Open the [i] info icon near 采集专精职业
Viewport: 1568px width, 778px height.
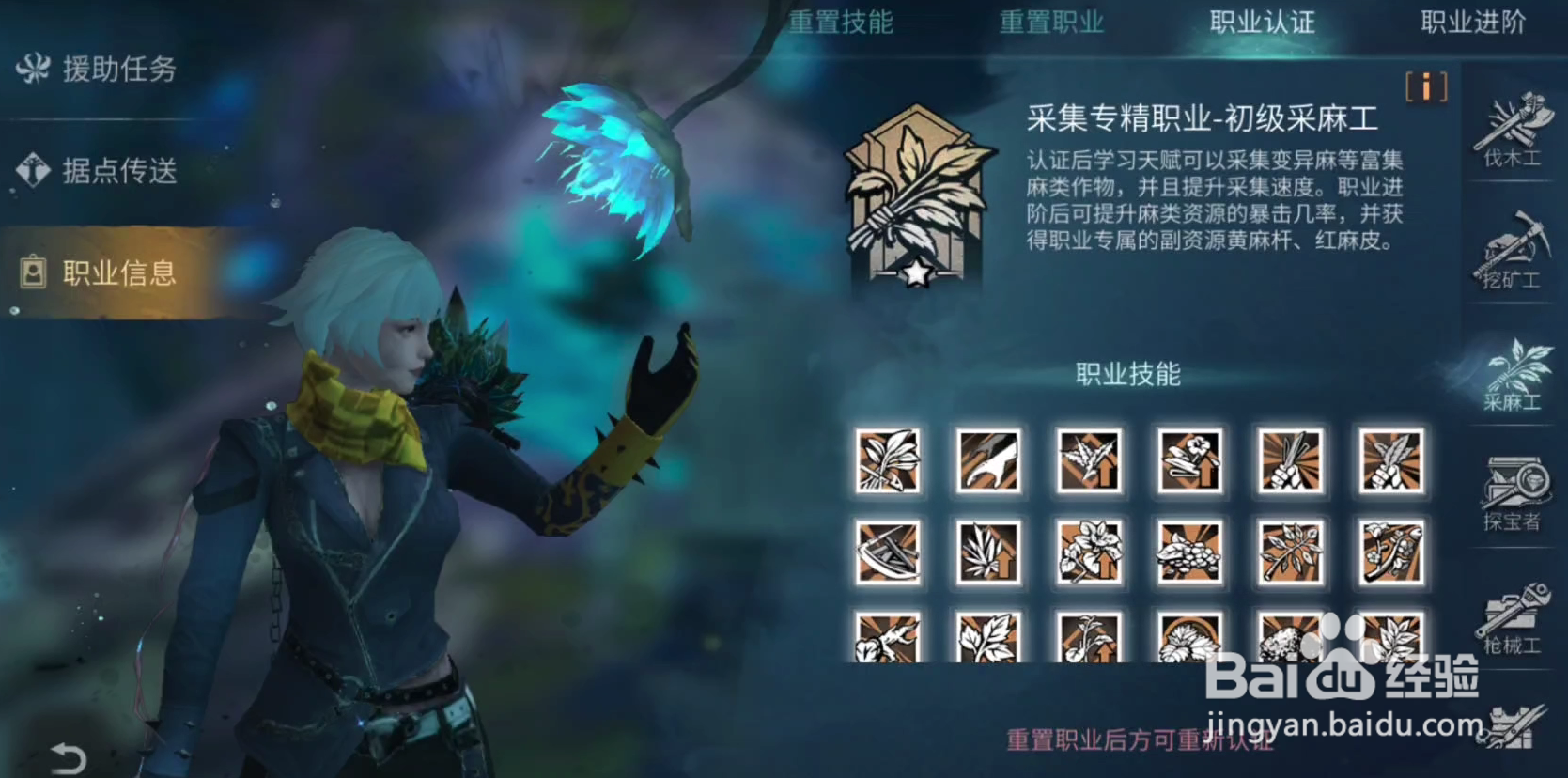(1425, 87)
